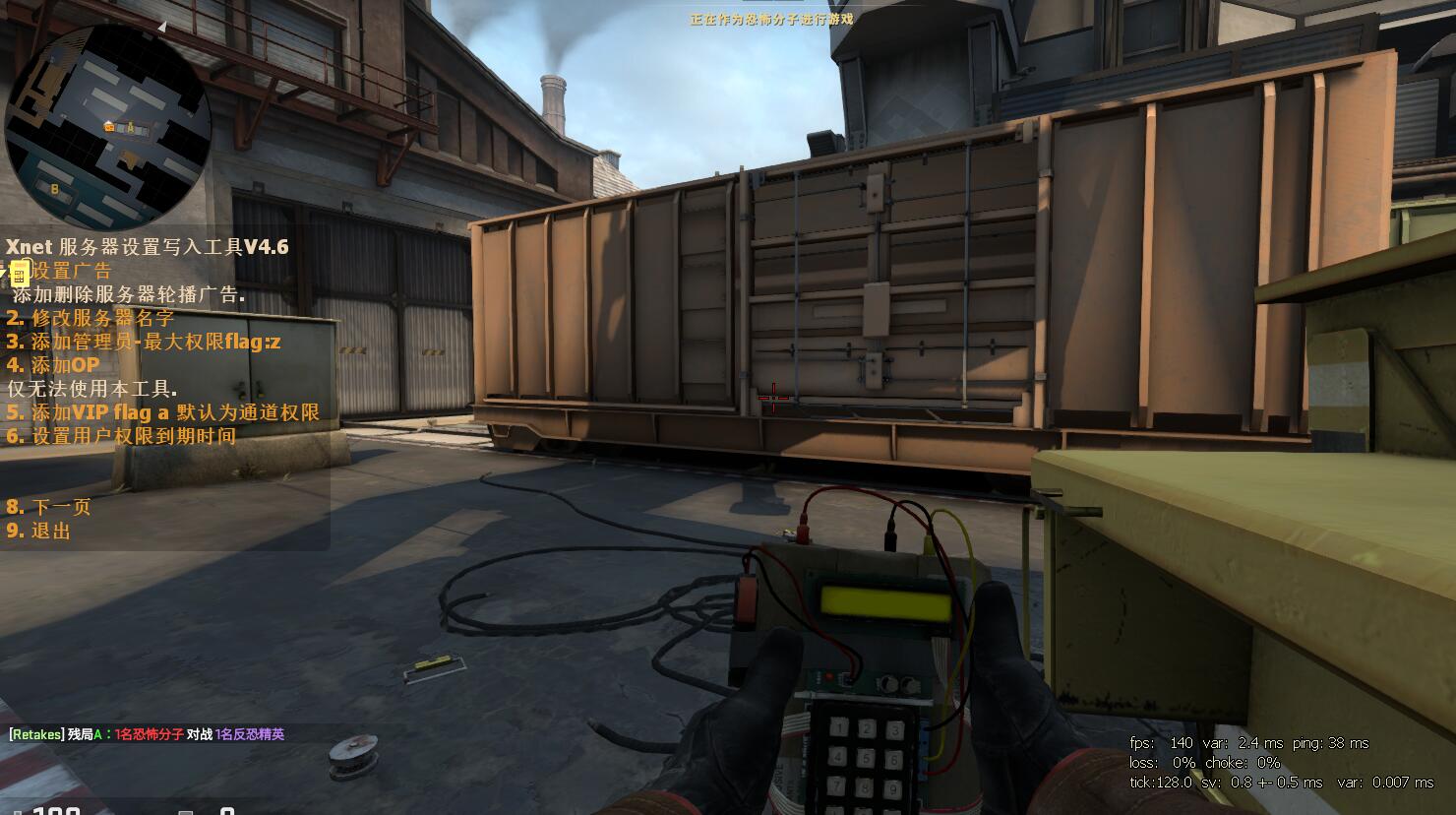
Task: Exit the menu with 退出
Action: click(39, 531)
